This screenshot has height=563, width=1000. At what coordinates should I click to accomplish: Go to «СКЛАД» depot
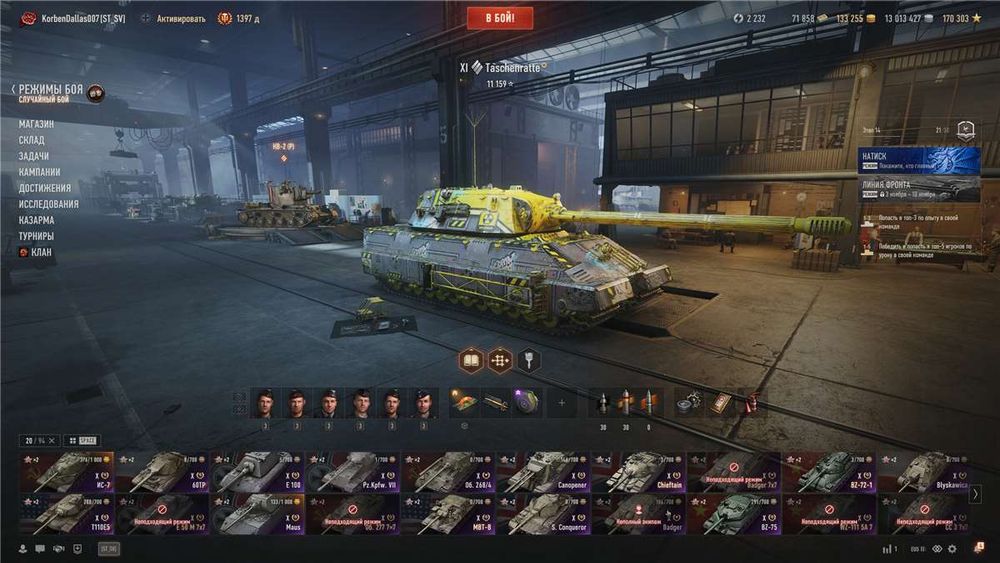pos(31,140)
